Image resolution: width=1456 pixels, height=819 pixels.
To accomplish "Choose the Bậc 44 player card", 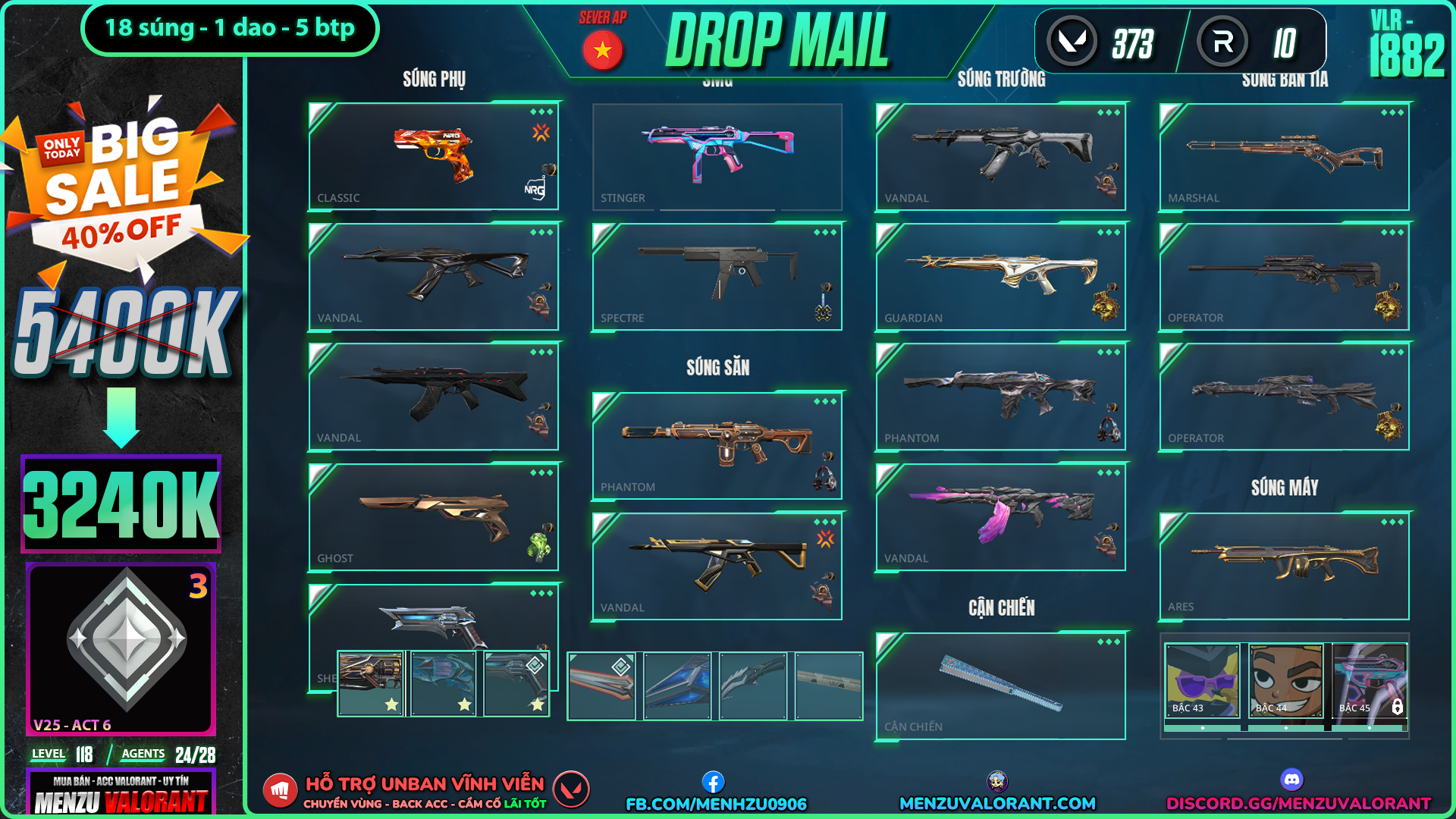I will point(1285,680).
